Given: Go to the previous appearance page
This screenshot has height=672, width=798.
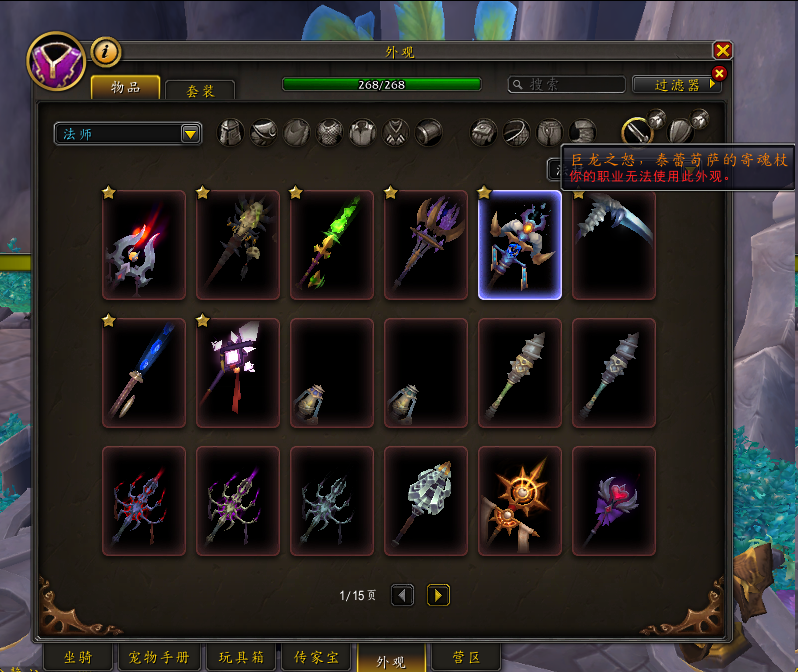Looking at the screenshot, I should pos(402,595).
